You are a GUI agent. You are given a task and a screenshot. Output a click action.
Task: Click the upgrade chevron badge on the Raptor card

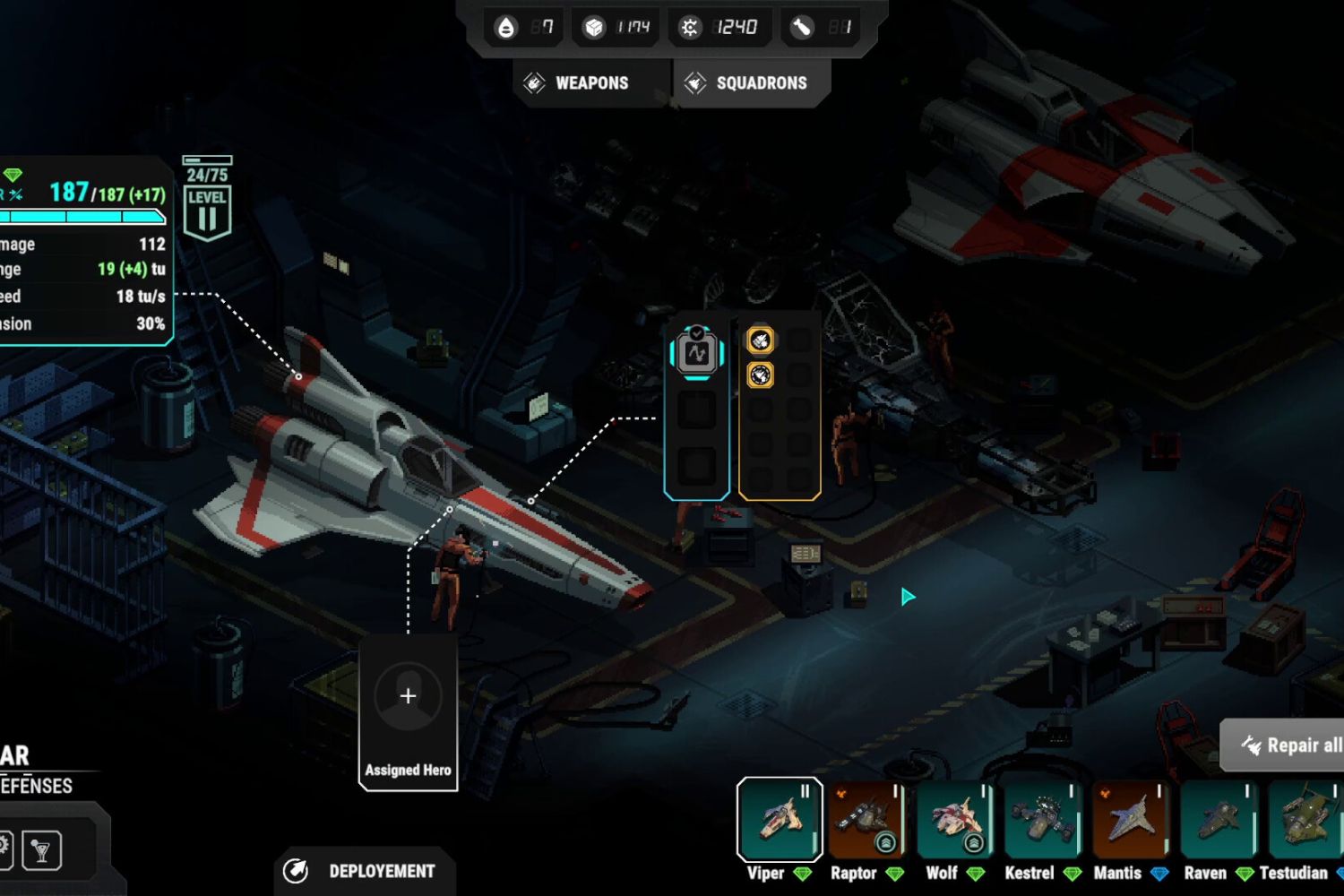(x=885, y=843)
